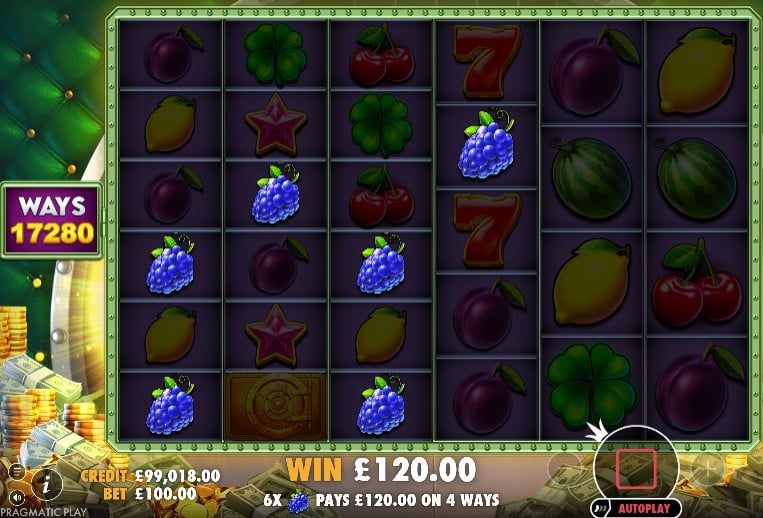Image resolution: width=763 pixels, height=518 pixels.
Task: Toggle the sound speaker icon
Action: (17, 496)
